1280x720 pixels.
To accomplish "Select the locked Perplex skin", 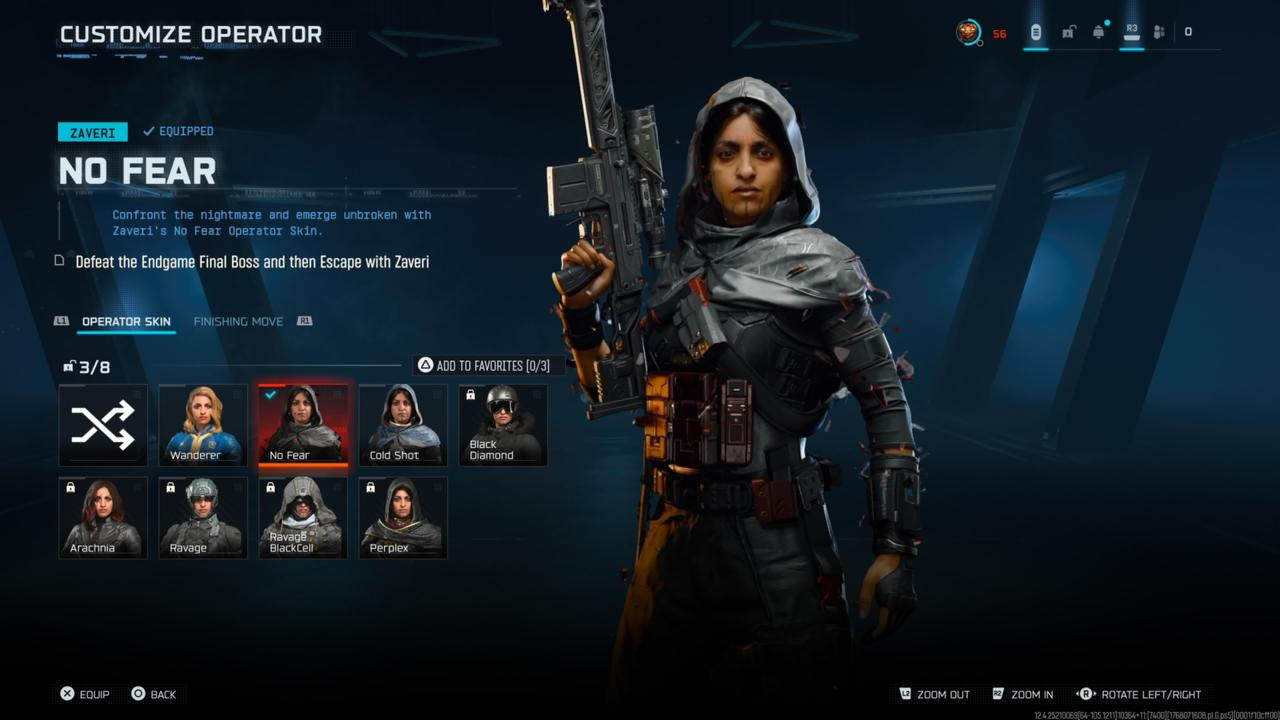I will click(403, 517).
